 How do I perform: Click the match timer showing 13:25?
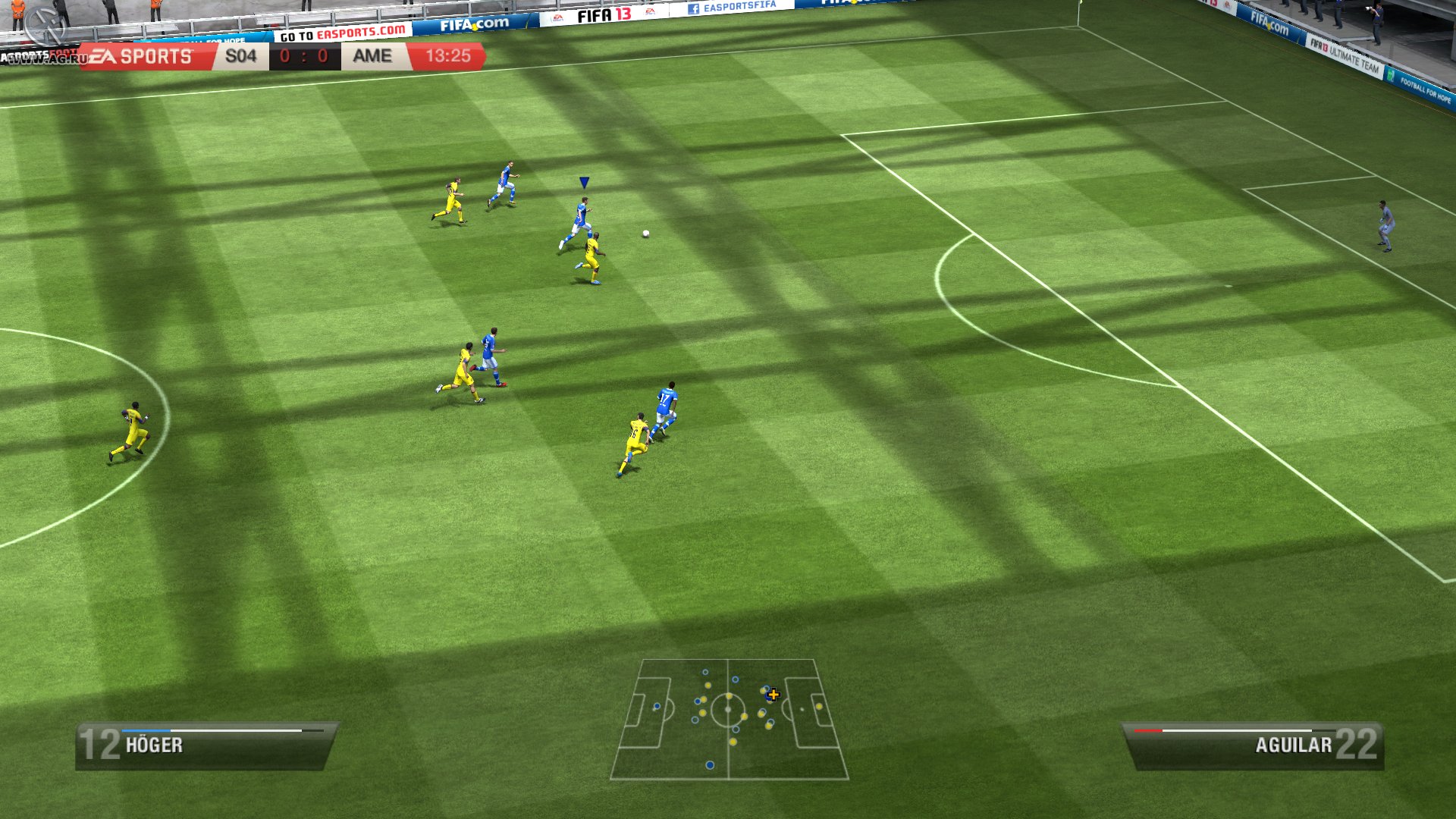click(x=450, y=55)
